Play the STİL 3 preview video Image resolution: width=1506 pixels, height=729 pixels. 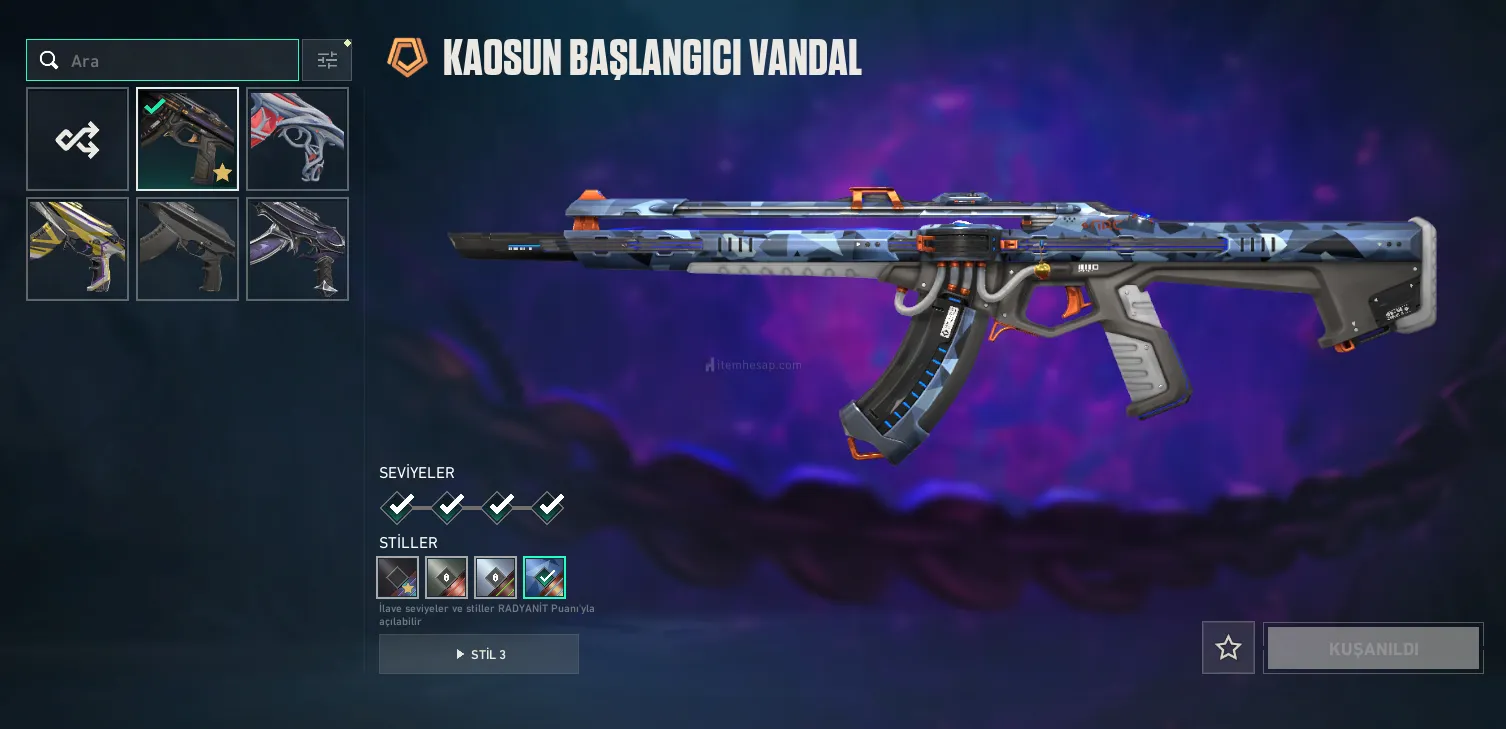pyautogui.click(x=479, y=654)
